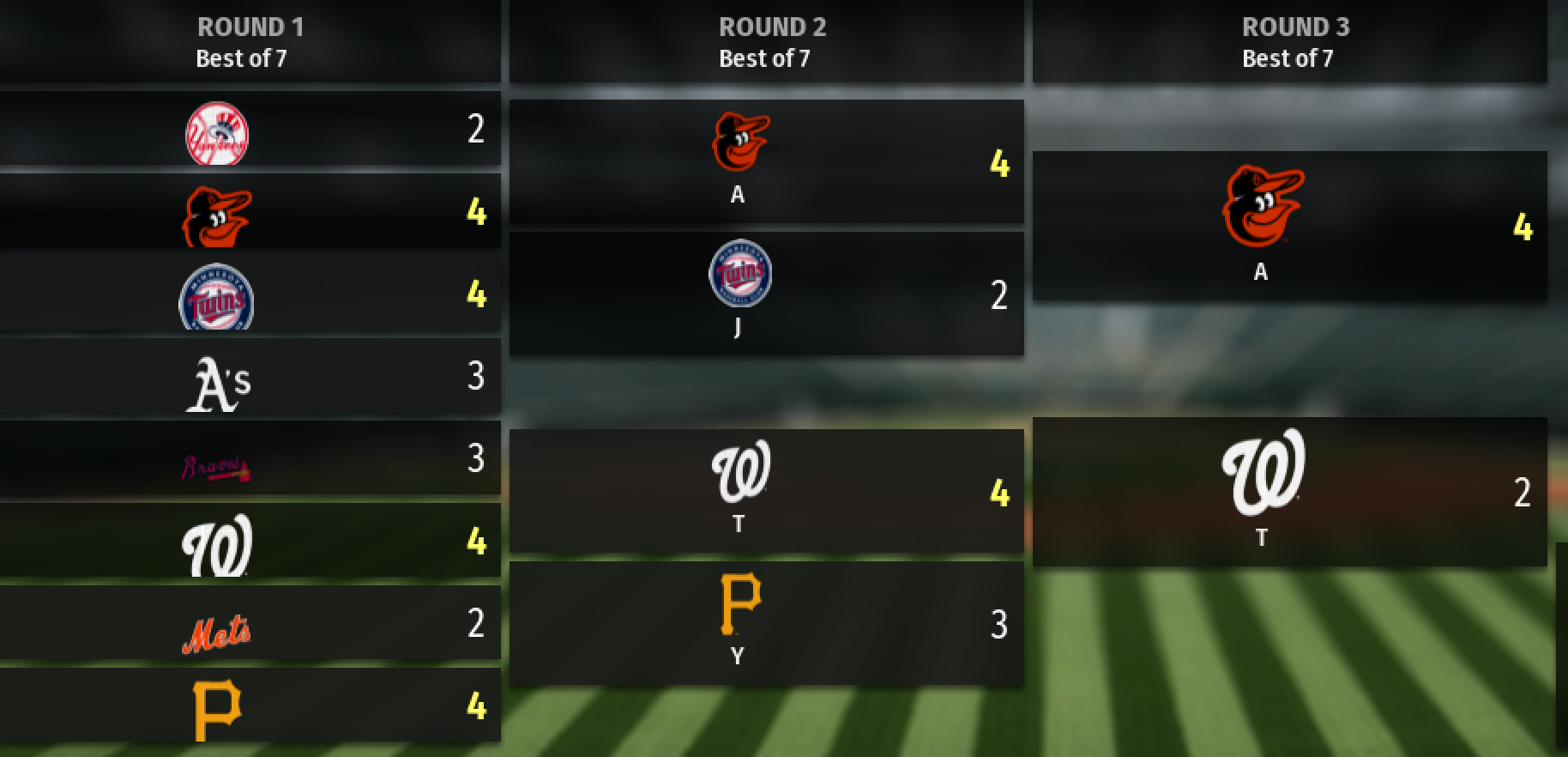Select the Pirates entry in Round 2

point(765,624)
